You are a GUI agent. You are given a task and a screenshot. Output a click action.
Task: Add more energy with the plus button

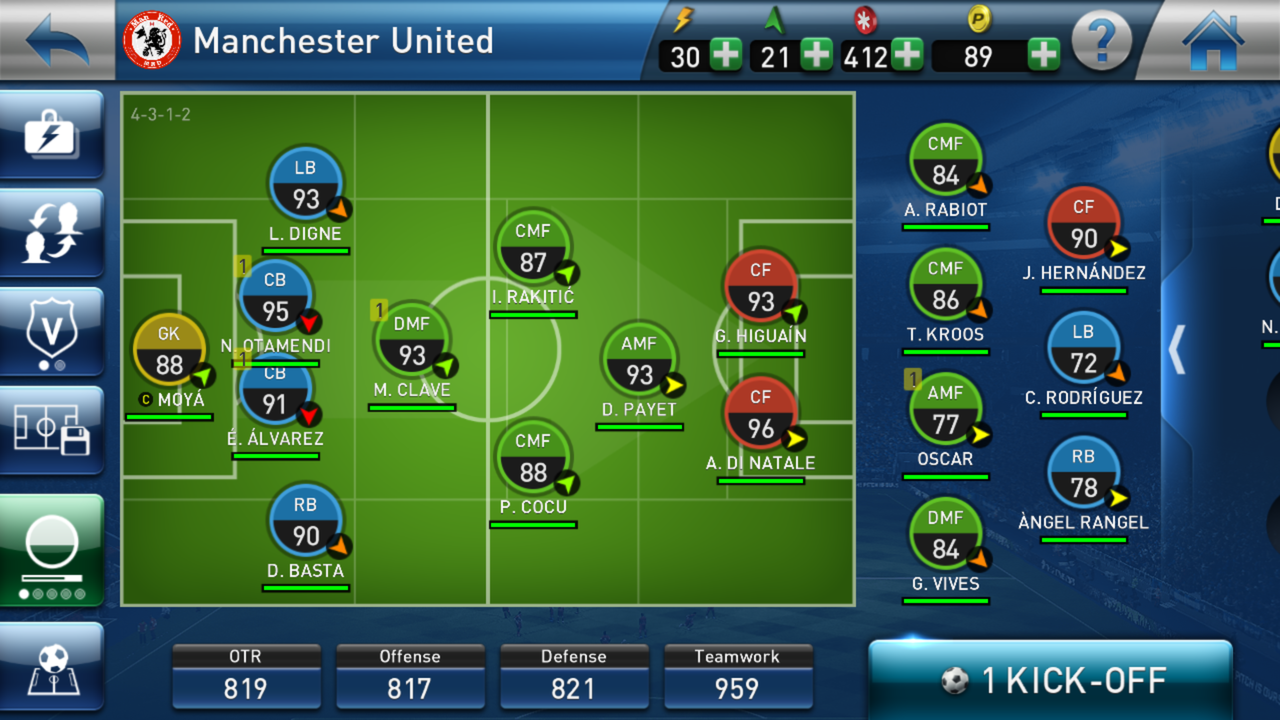click(726, 55)
